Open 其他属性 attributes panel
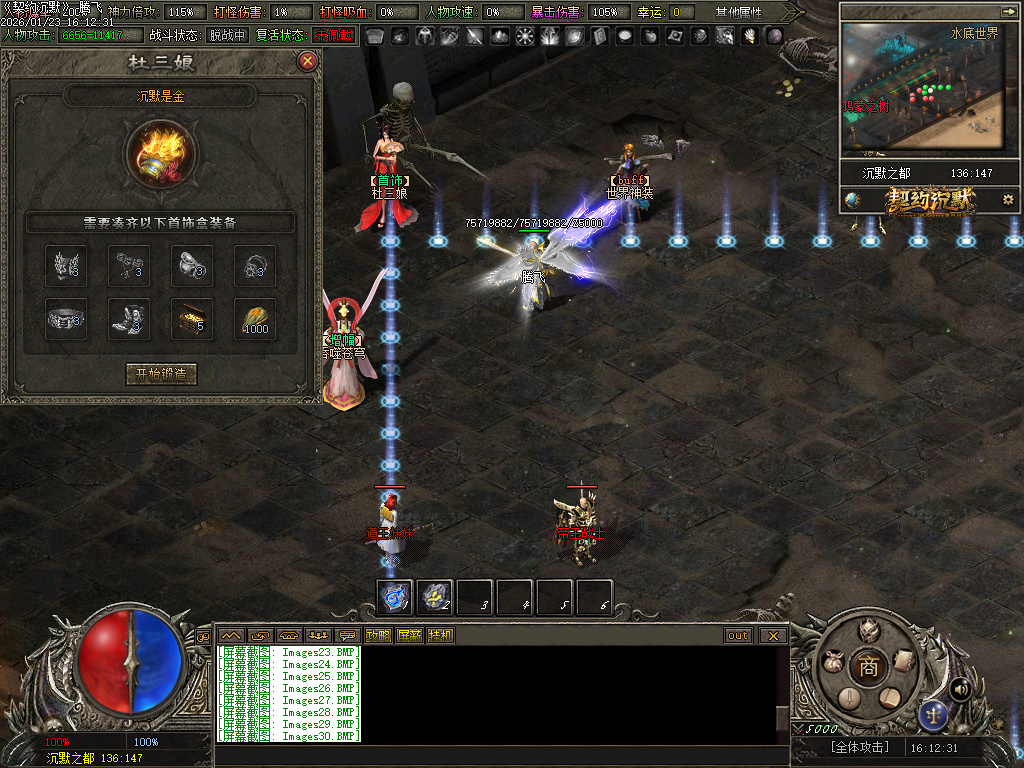Image resolution: width=1024 pixels, height=768 pixels. point(738,12)
